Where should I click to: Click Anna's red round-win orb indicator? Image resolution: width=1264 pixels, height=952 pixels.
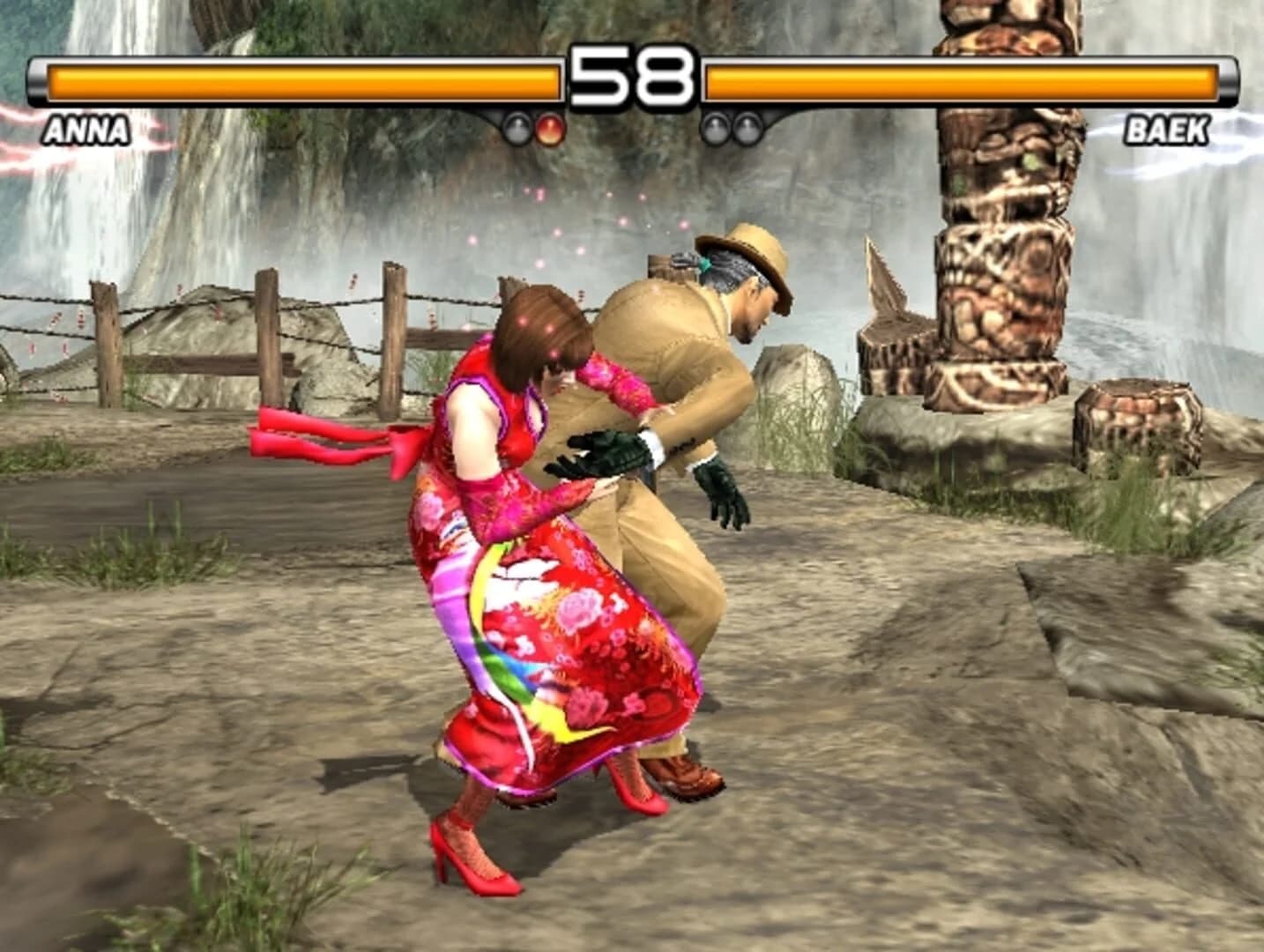coord(548,130)
